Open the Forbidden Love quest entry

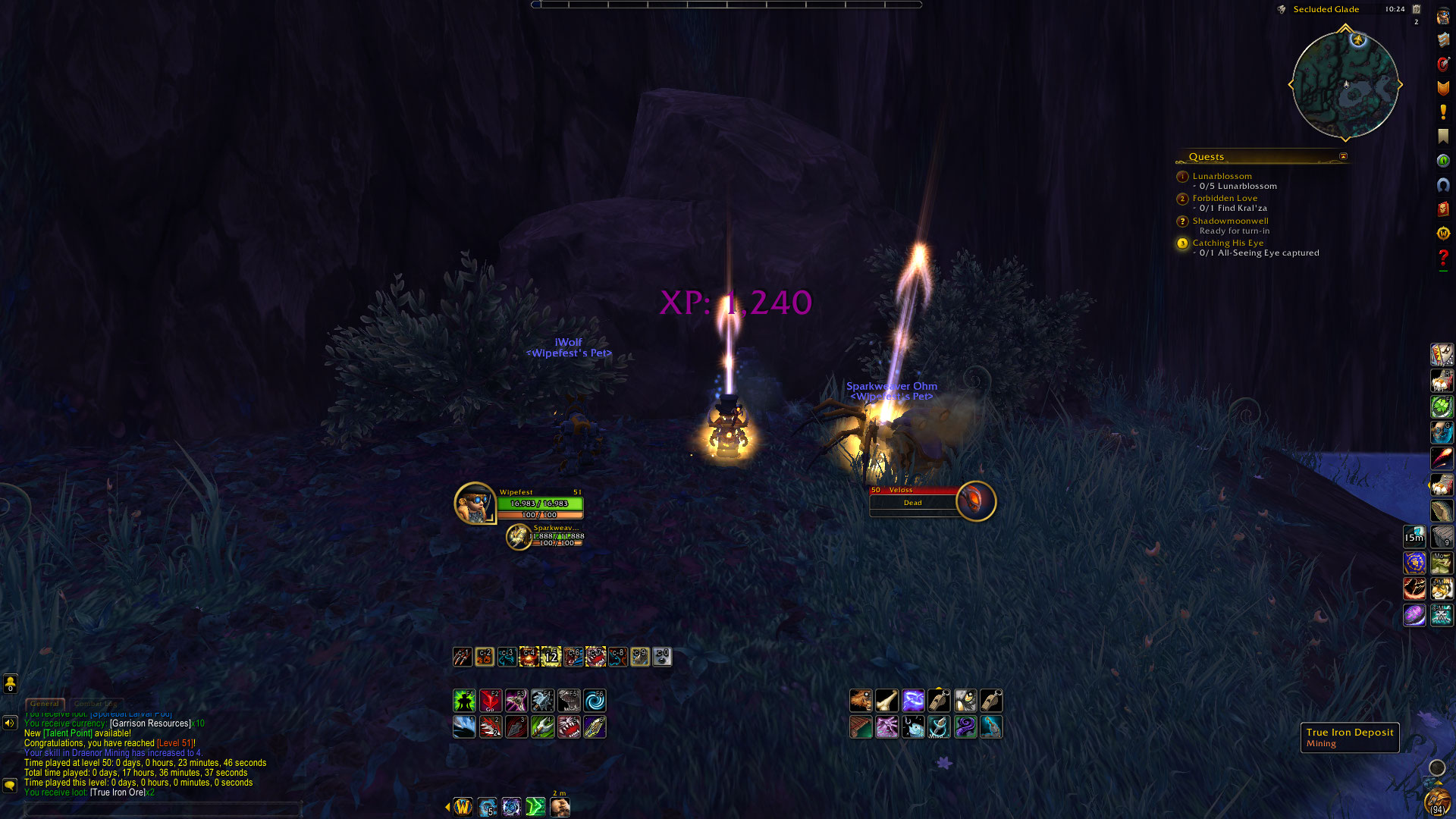(1224, 198)
